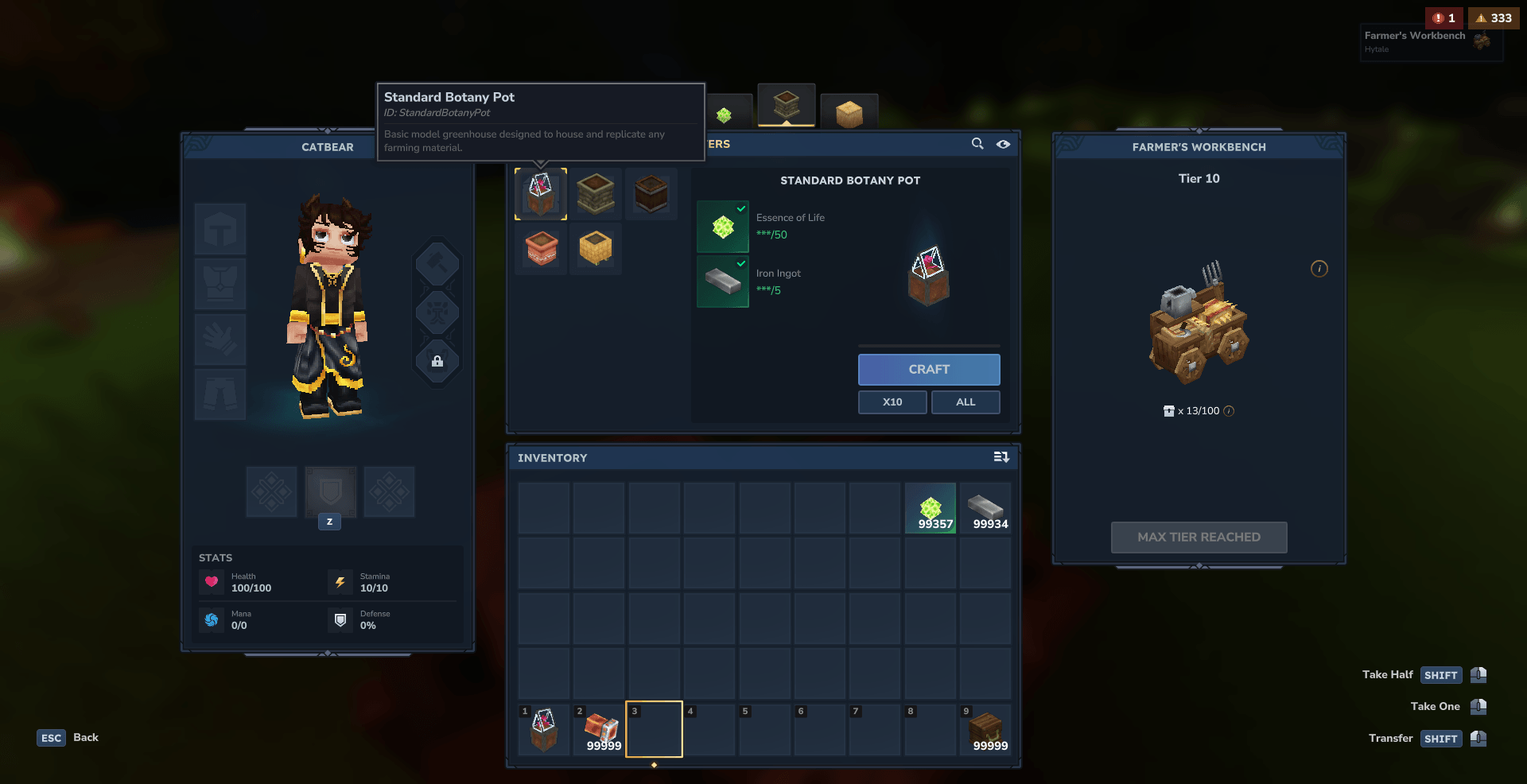Select the Standard Botany Pot recipe

tap(541, 194)
